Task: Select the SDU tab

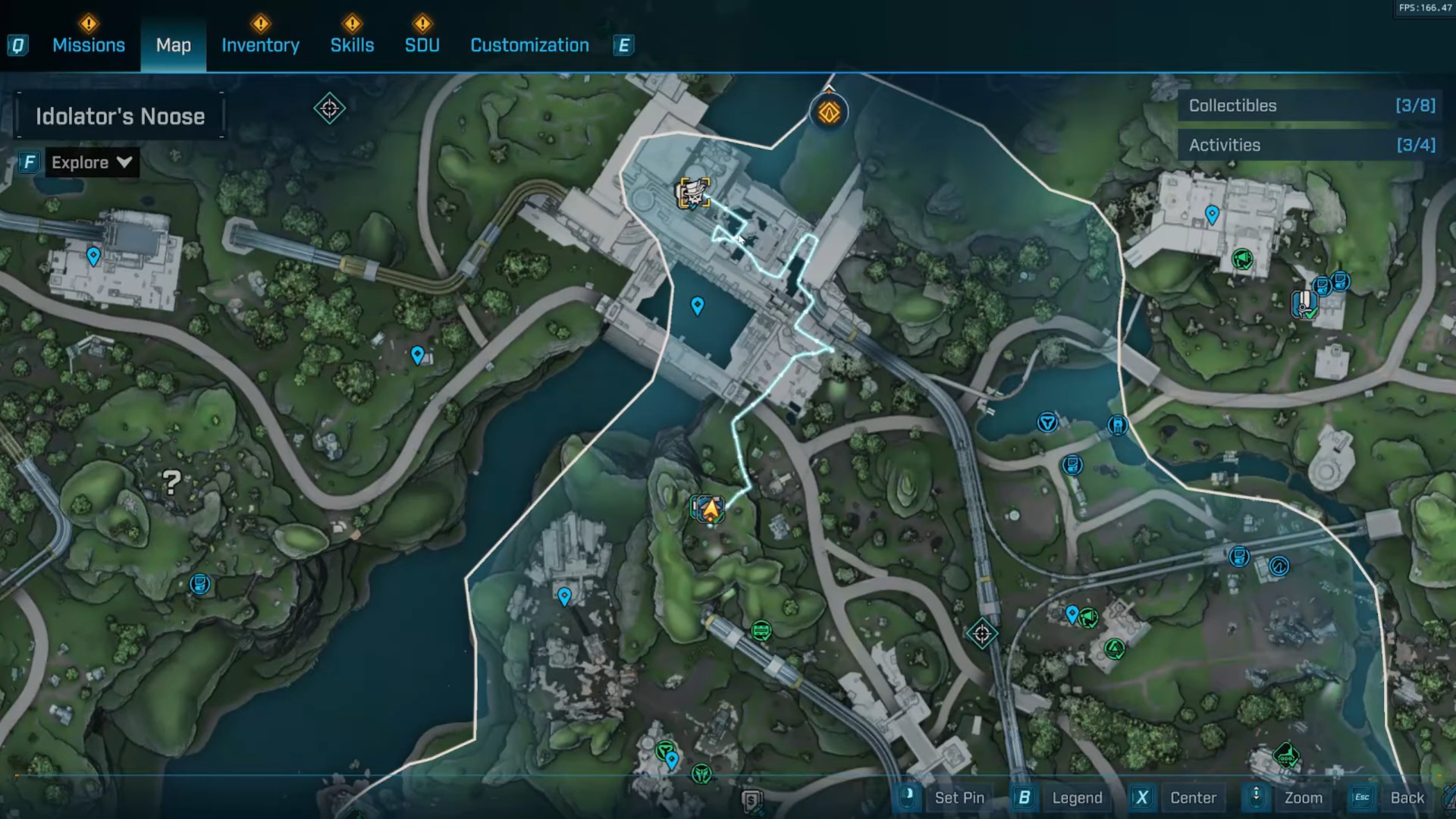Action: (422, 45)
